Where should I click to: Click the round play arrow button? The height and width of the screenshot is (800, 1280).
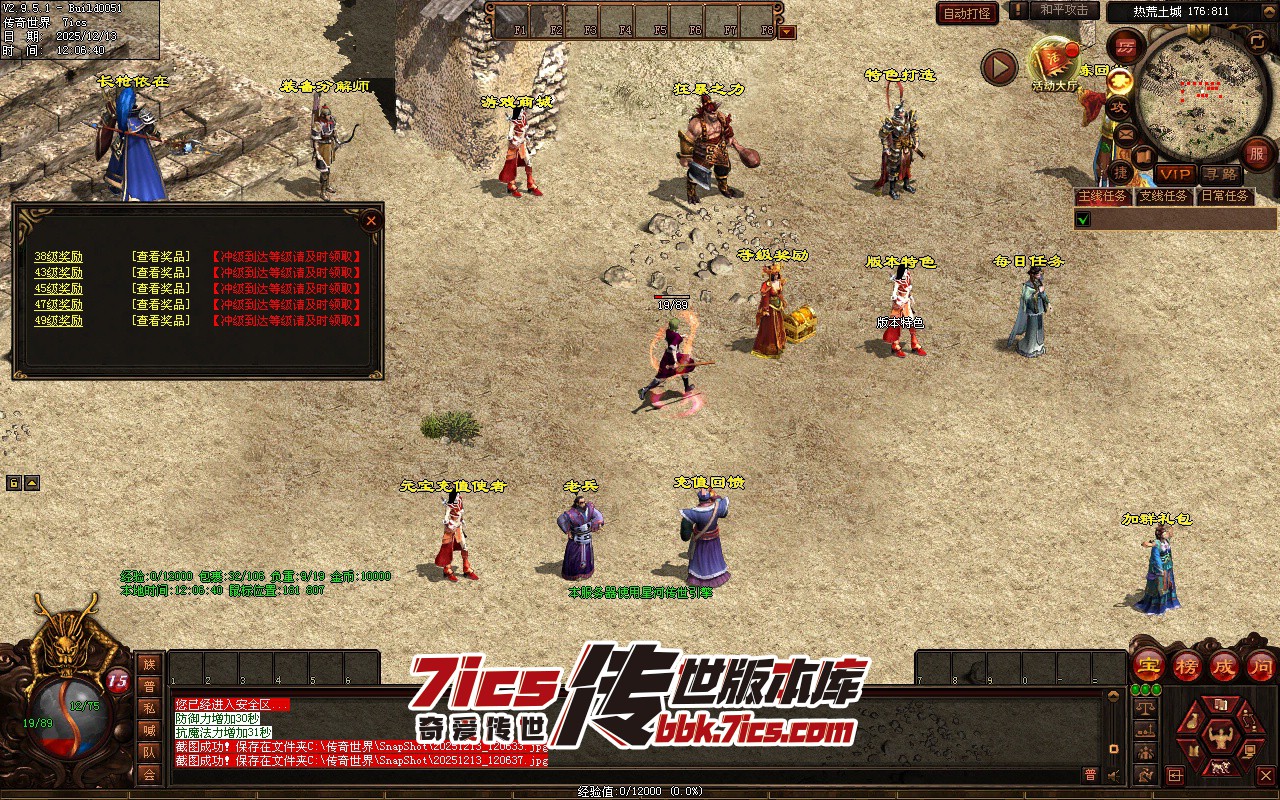pyautogui.click(x=998, y=68)
